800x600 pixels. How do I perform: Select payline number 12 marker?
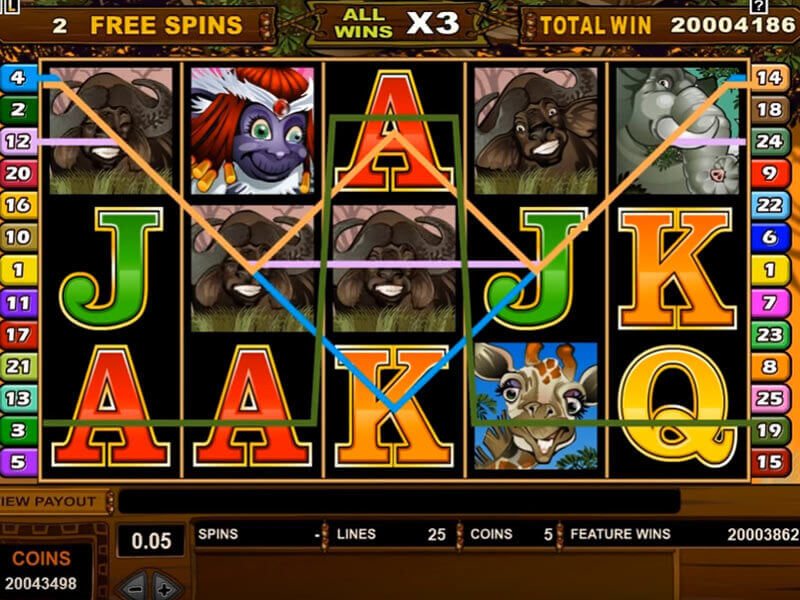coord(18,141)
